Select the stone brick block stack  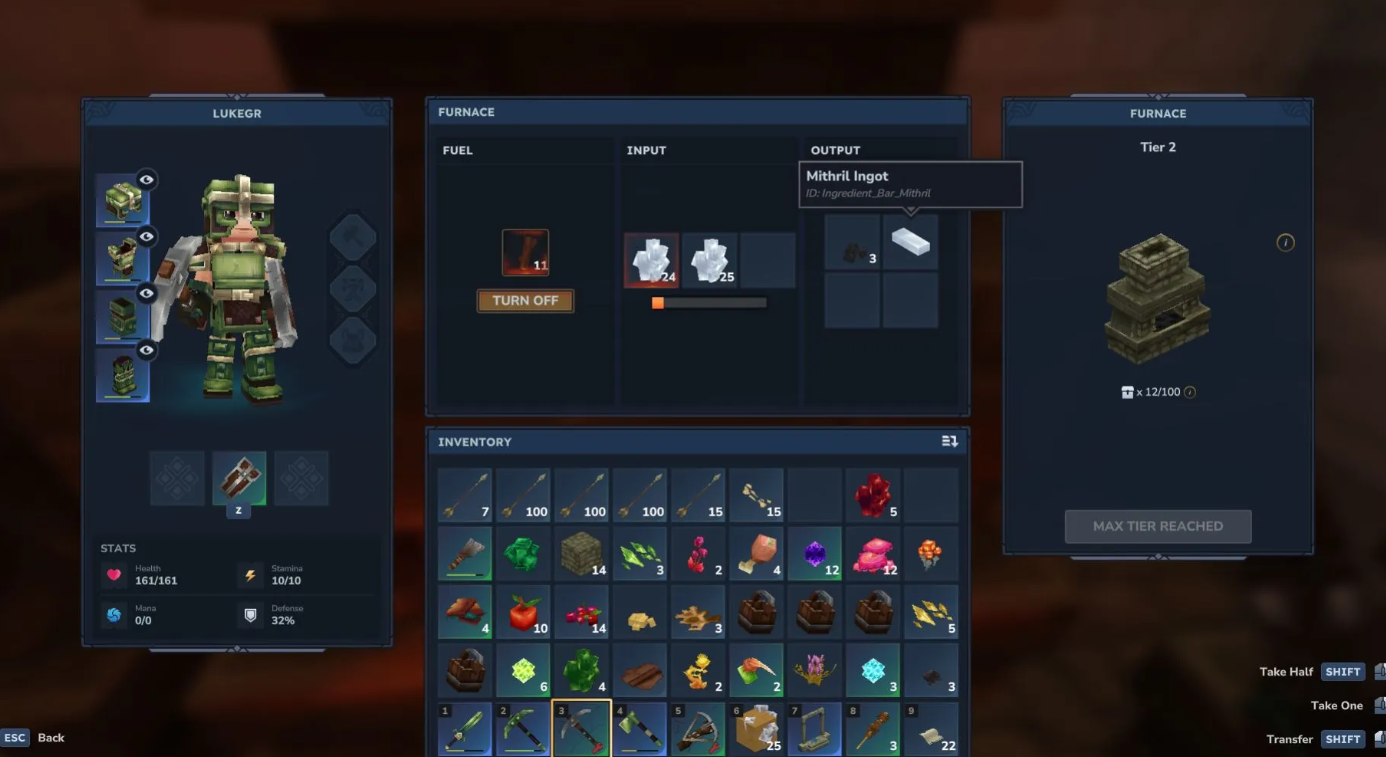[x=581, y=553]
